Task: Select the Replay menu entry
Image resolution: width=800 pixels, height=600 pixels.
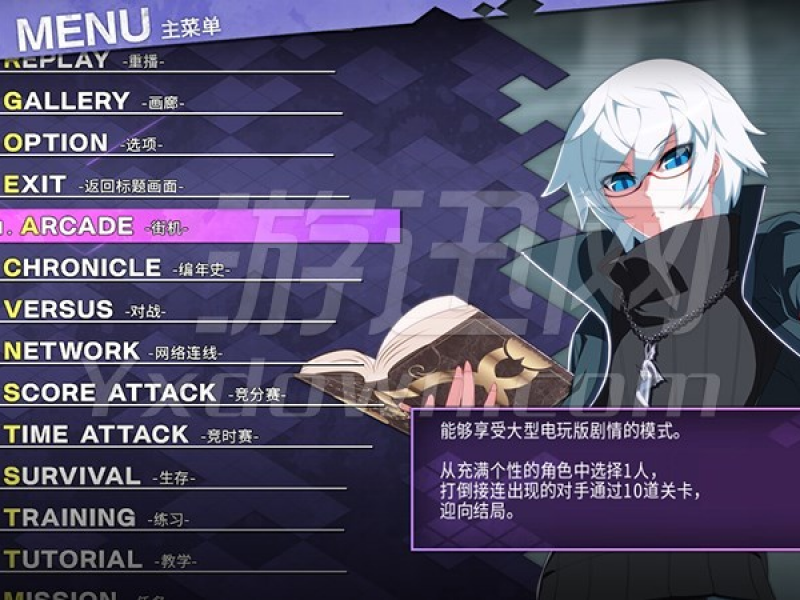Action: (x=60, y=61)
